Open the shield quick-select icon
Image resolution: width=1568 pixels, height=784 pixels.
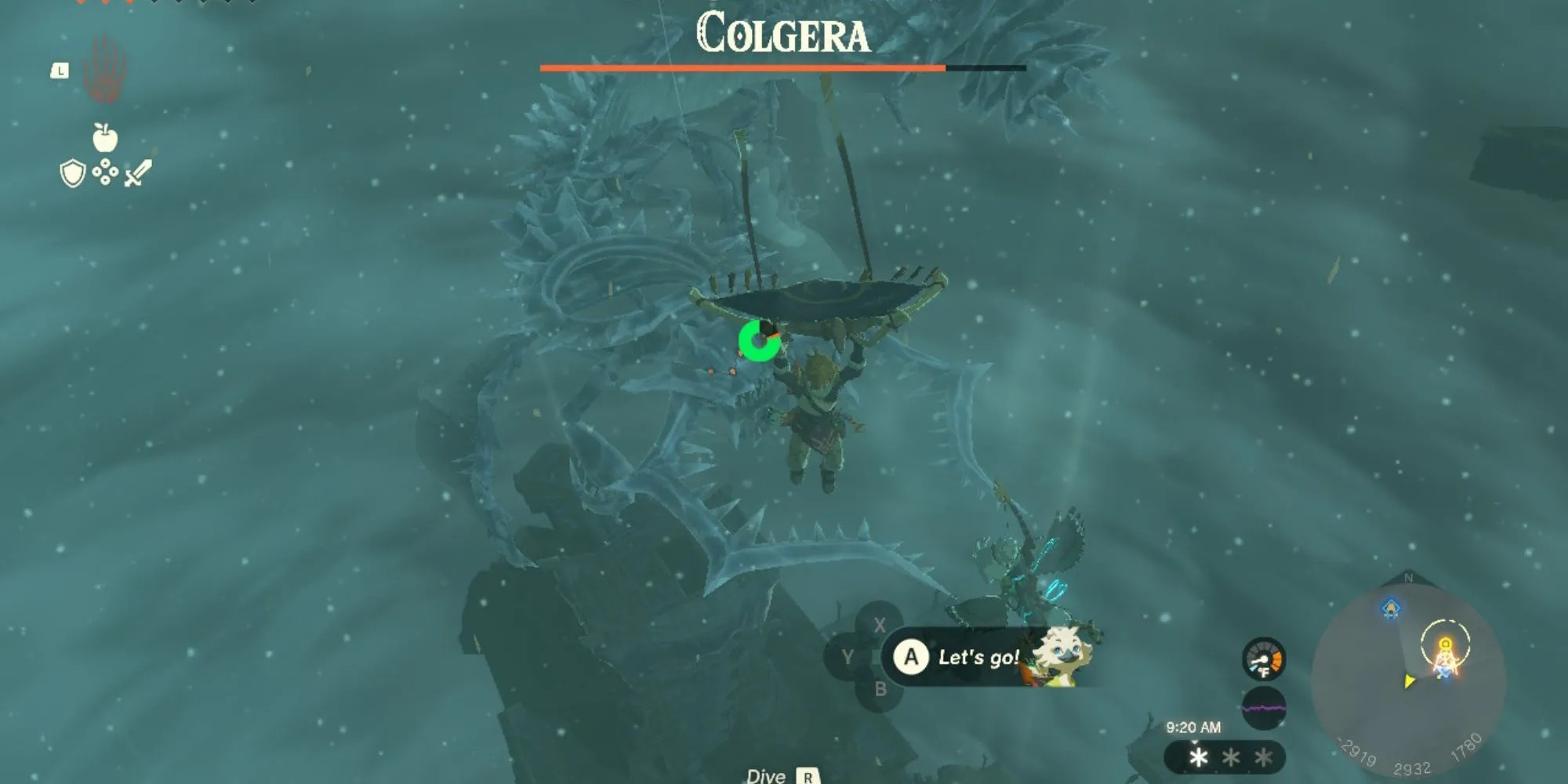click(72, 173)
